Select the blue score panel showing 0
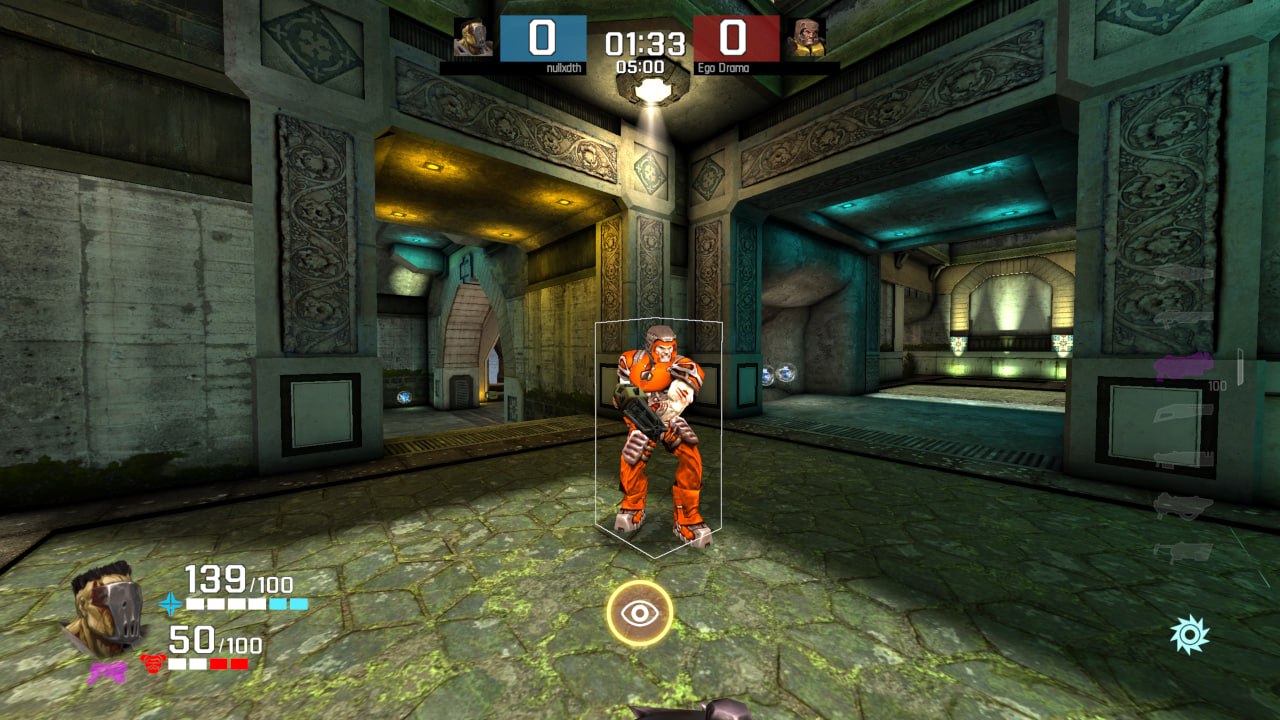Image resolution: width=1280 pixels, height=720 pixels. 543,36
